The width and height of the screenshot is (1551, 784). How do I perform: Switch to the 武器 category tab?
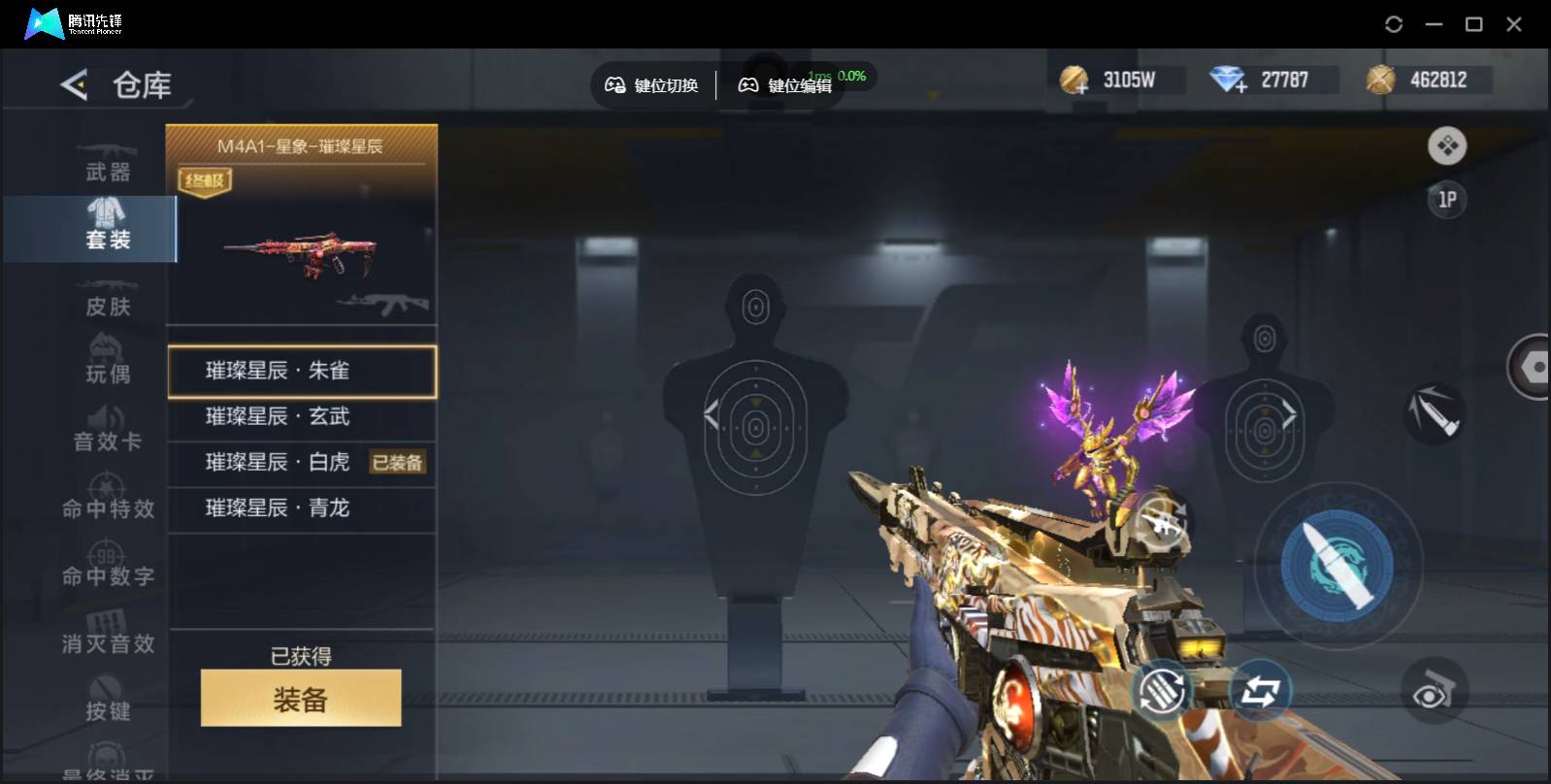tap(107, 162)
